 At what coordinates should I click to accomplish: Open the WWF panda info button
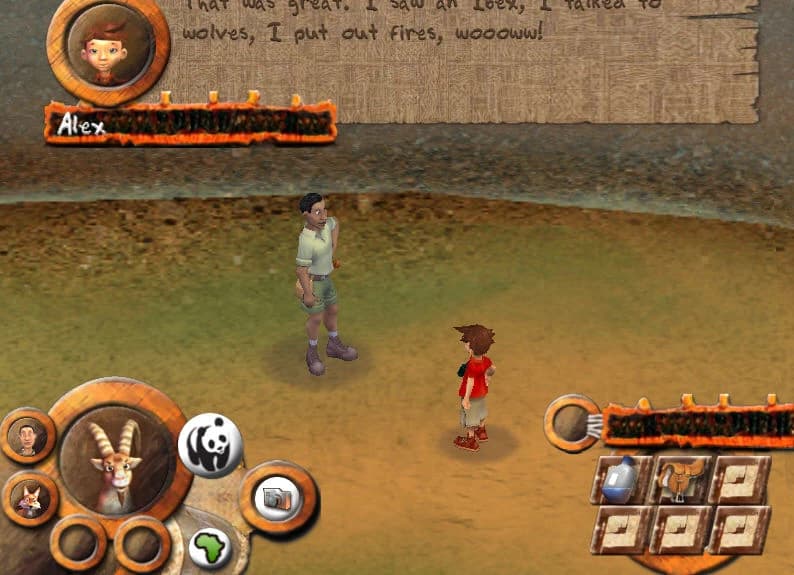point(210,445)
